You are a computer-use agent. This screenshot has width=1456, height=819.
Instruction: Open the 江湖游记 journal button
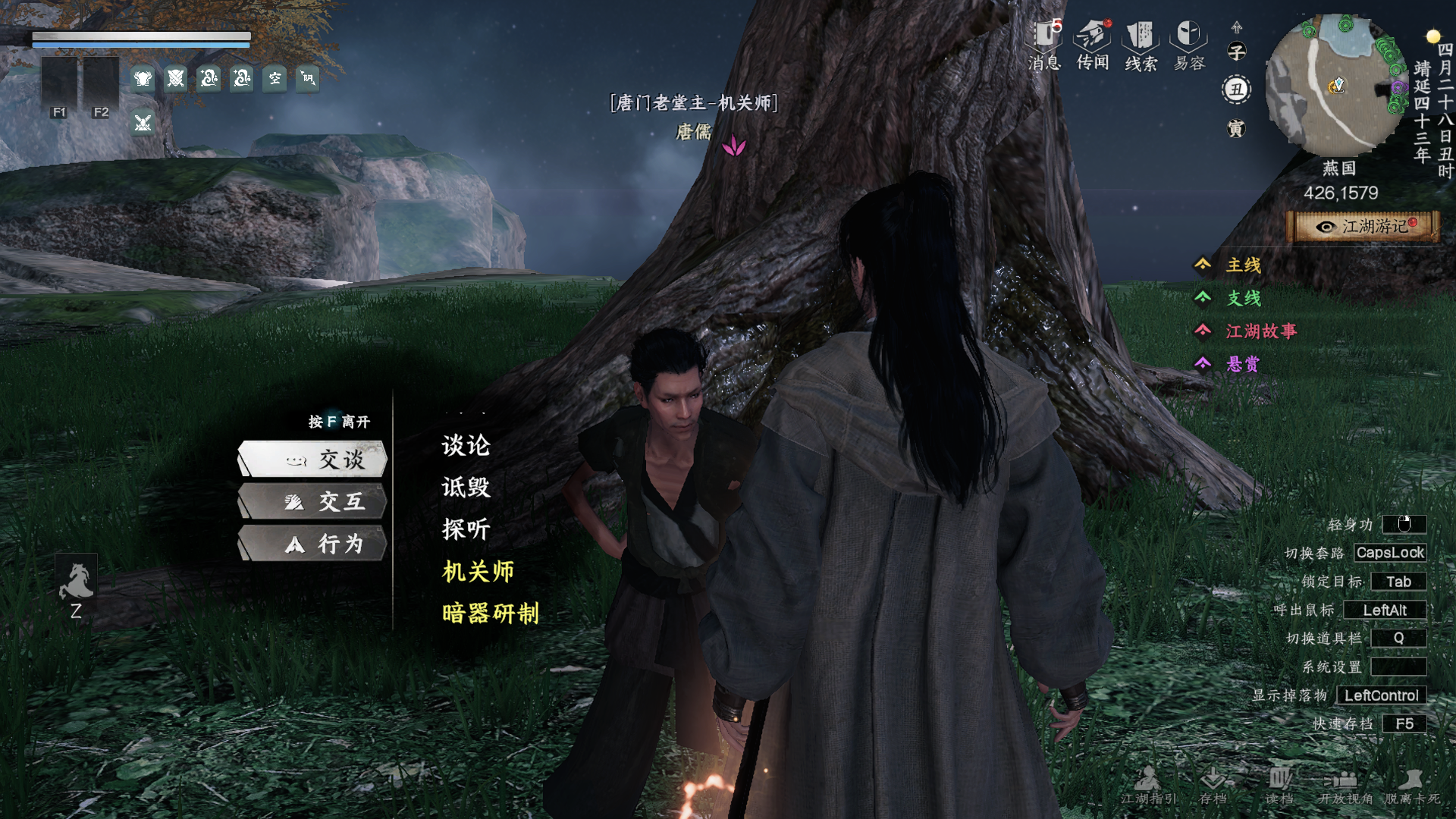(1363, 227)
